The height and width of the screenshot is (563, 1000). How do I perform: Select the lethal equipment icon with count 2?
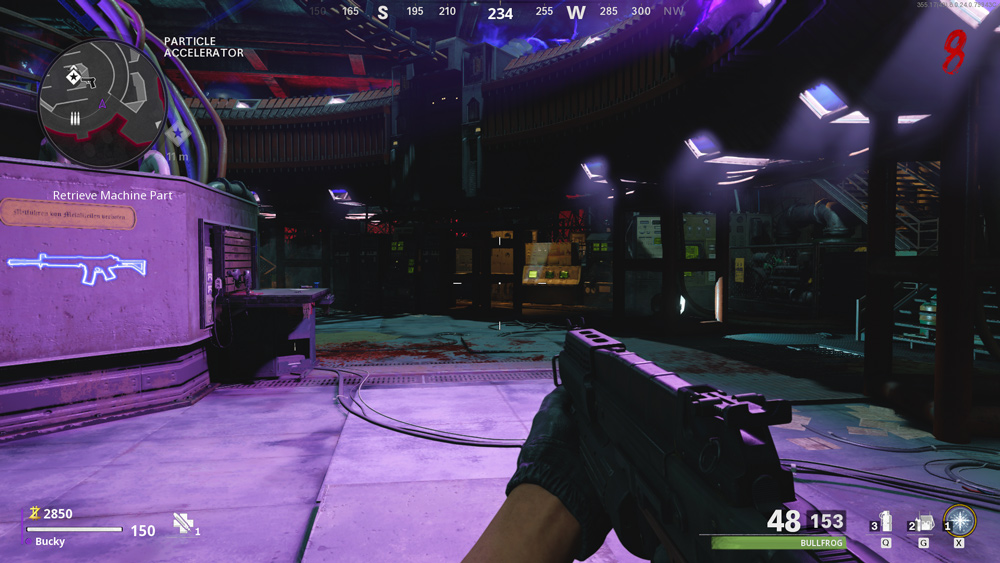coord(923,522)
